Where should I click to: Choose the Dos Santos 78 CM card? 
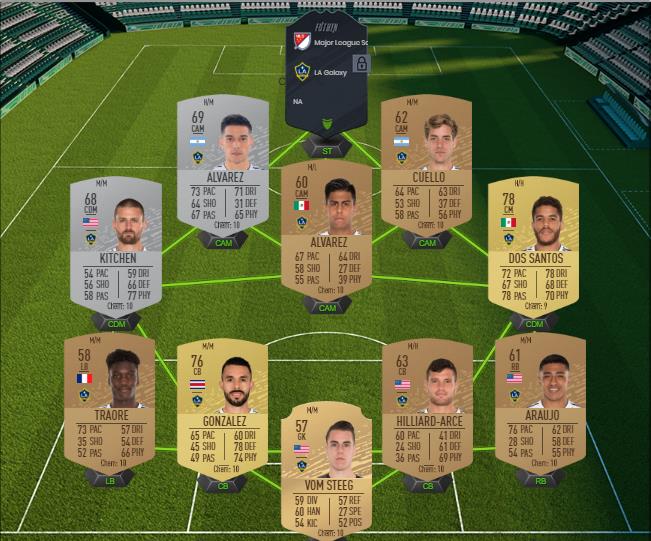[533, 246]
